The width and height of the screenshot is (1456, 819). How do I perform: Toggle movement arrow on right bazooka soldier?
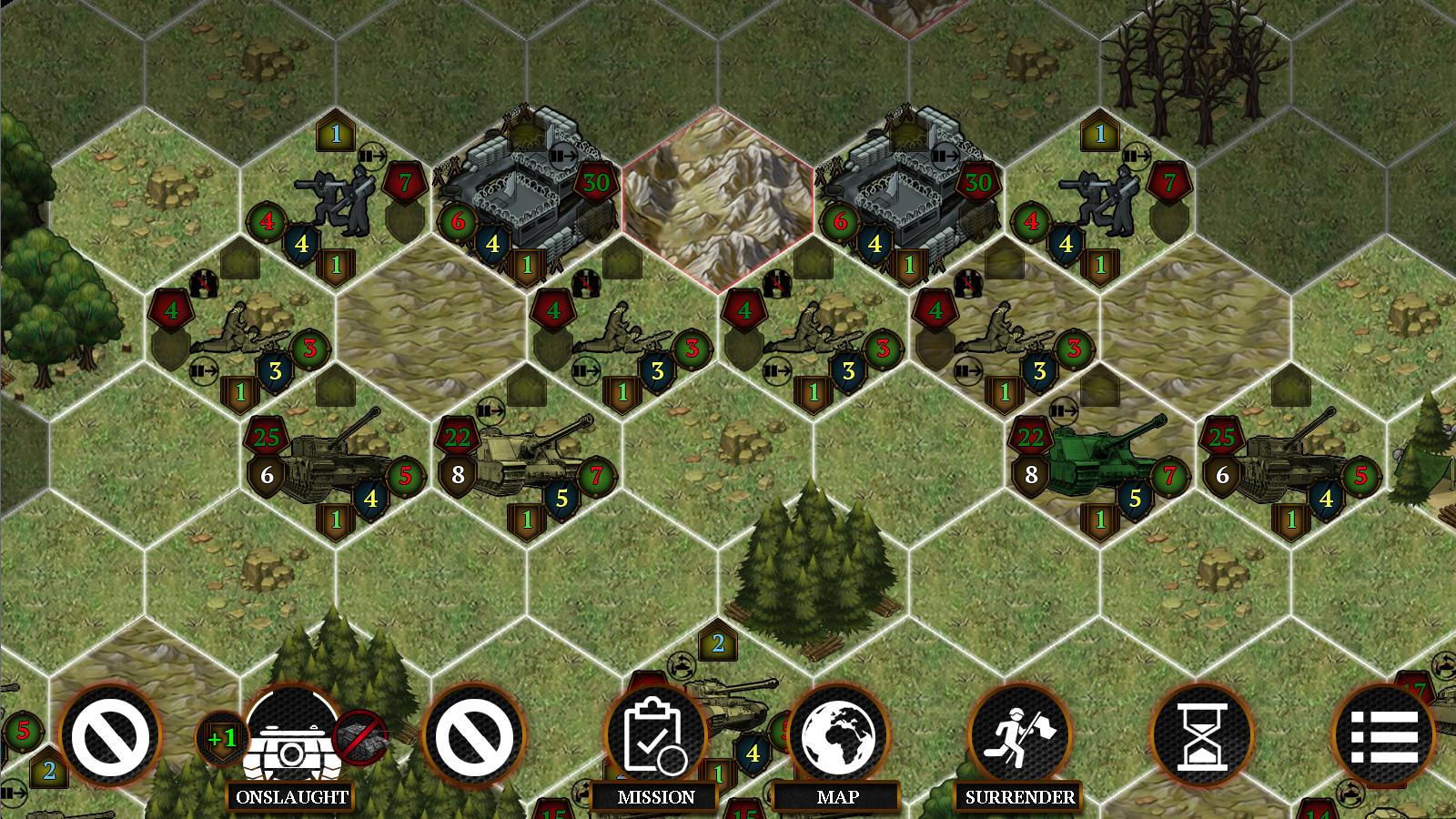pos(1135,156)
